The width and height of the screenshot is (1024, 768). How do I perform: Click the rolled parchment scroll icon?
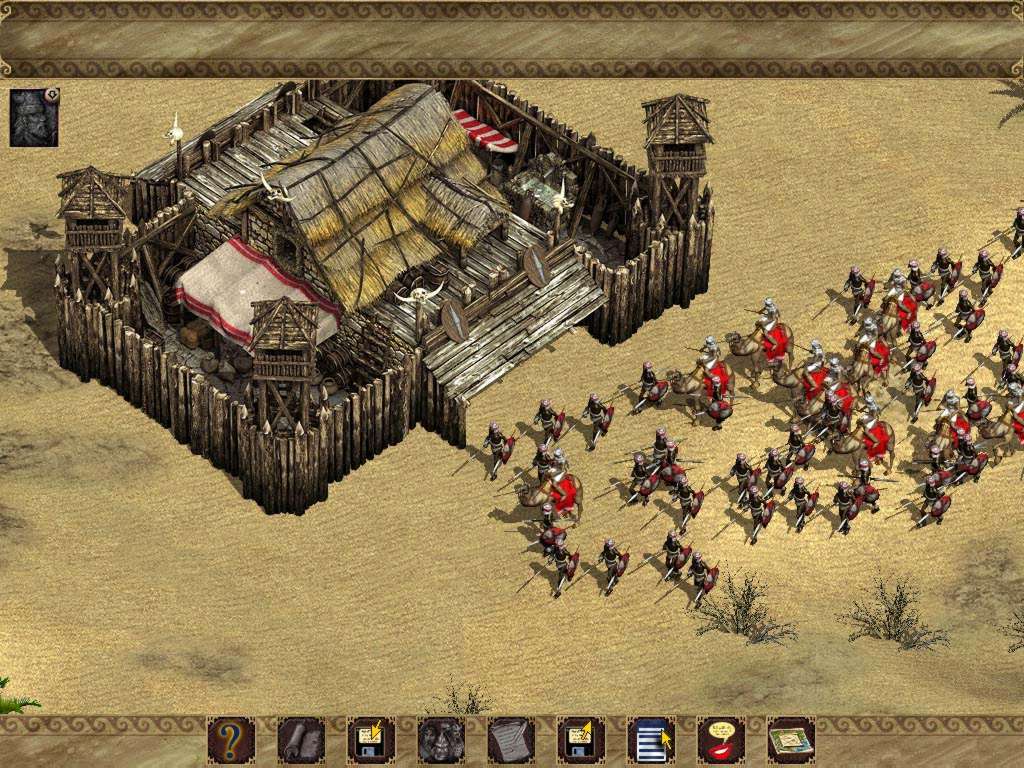pyautogui.click(x=301, y=740)
